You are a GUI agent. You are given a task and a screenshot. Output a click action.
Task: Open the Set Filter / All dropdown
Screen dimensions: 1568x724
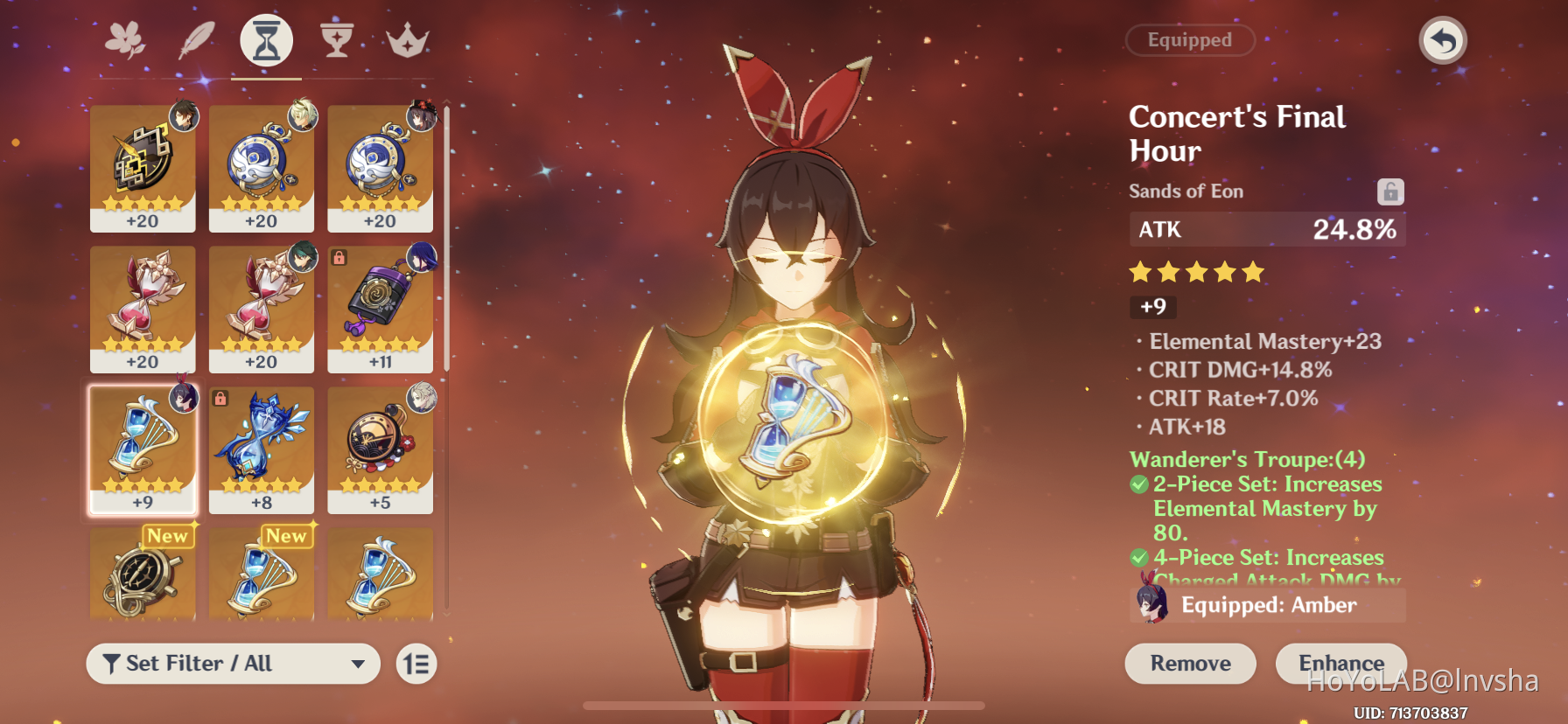point(232,664)
